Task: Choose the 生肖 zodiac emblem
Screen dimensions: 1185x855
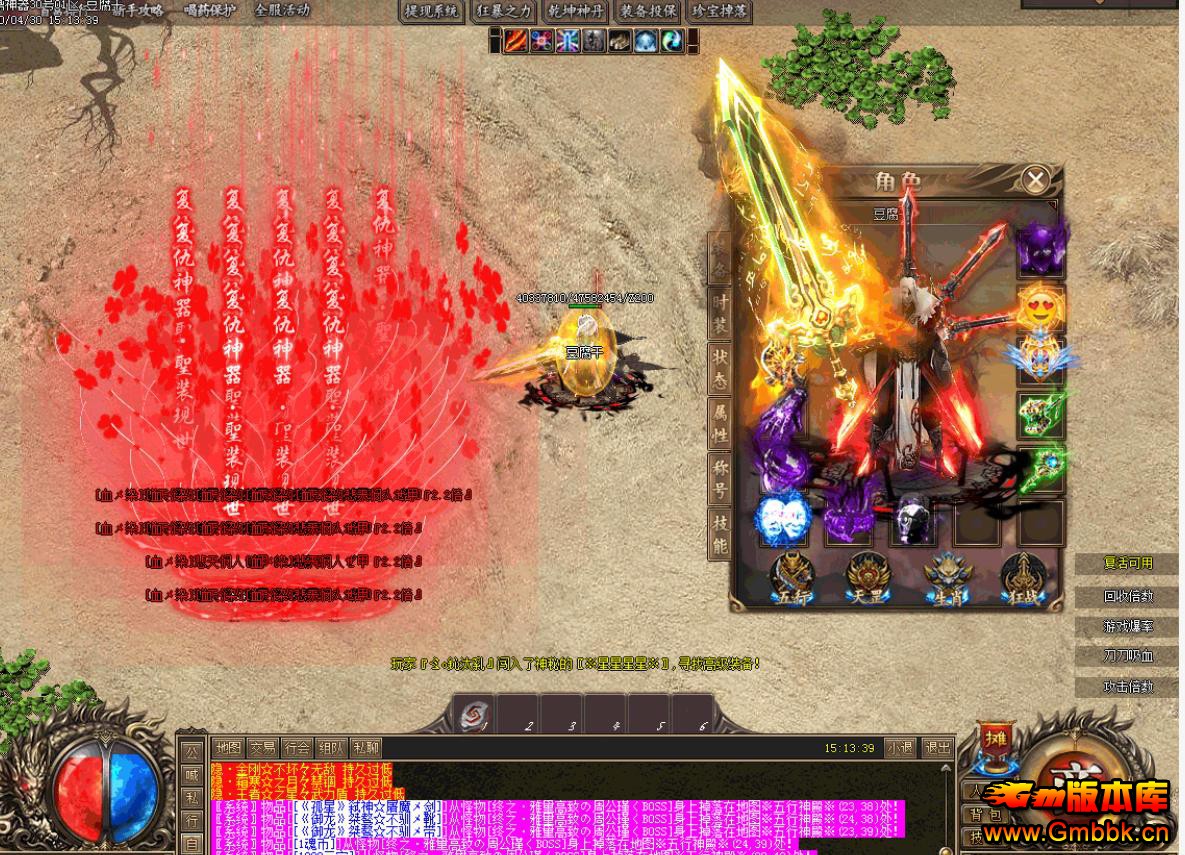Action: click(x=947, y=579)
